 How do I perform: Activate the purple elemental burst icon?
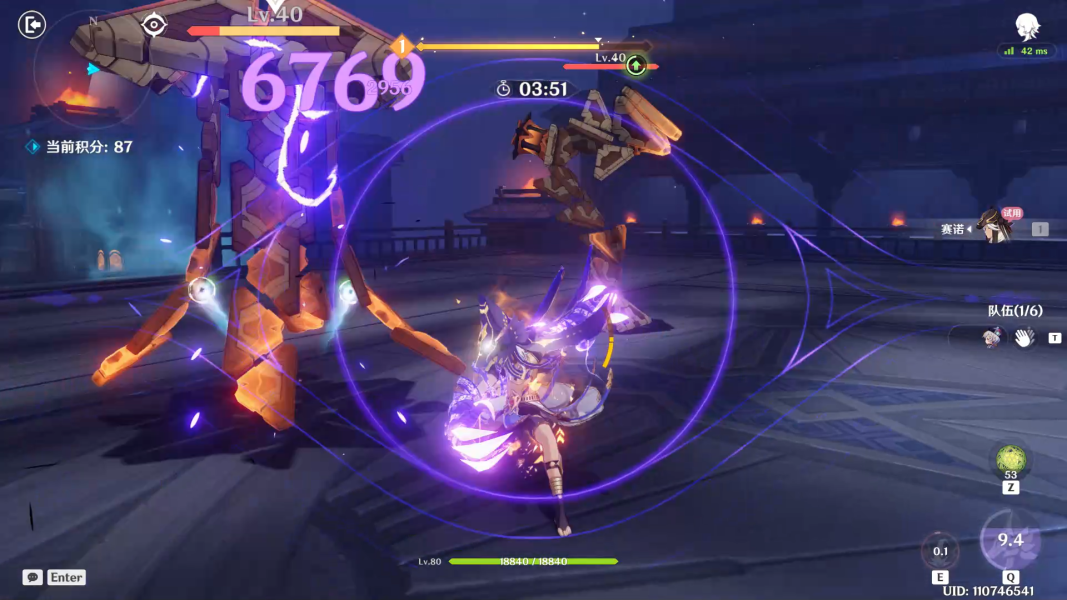coord(1010,541)
